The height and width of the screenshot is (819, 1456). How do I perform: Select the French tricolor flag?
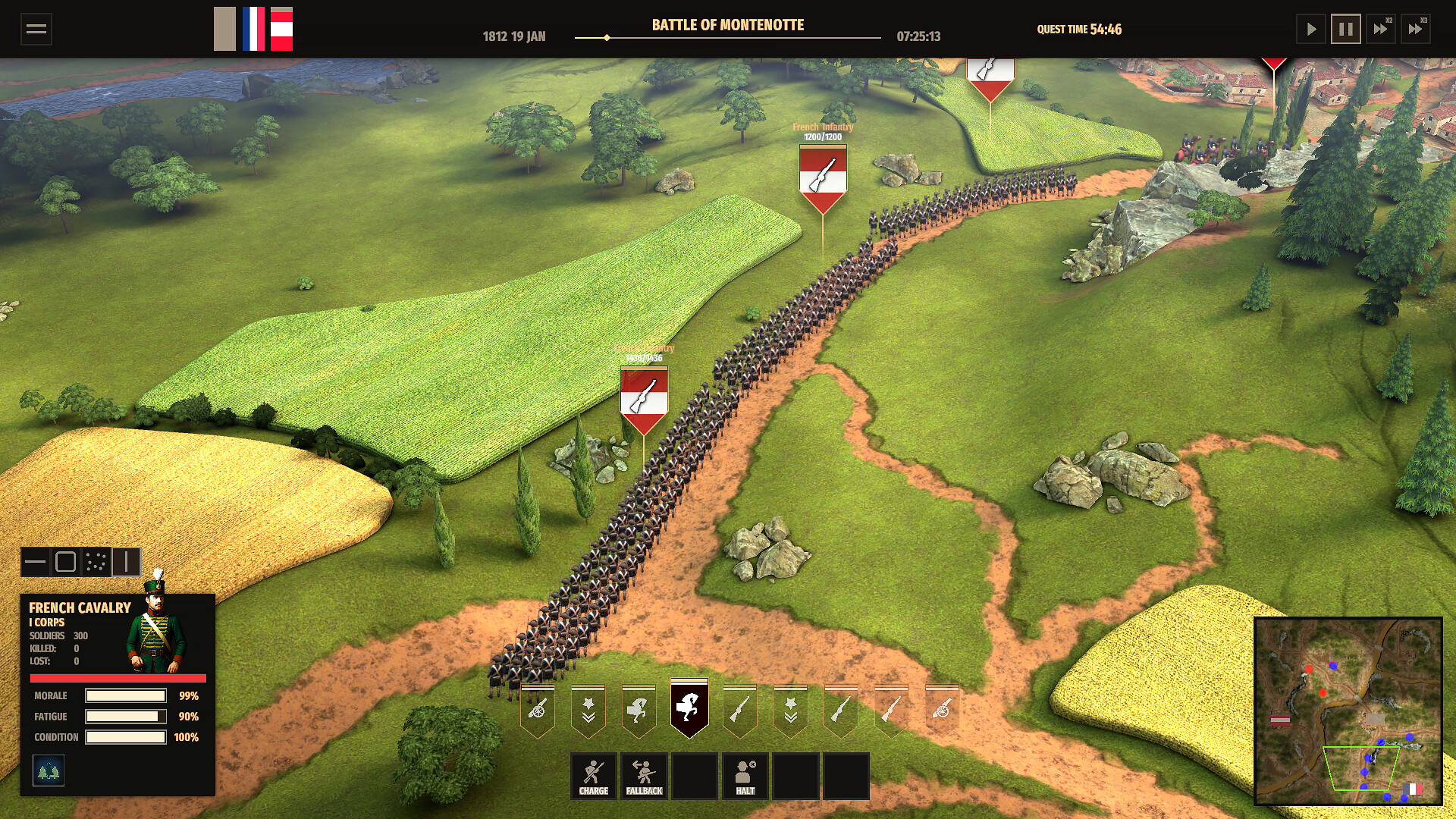tap(253, 30)
